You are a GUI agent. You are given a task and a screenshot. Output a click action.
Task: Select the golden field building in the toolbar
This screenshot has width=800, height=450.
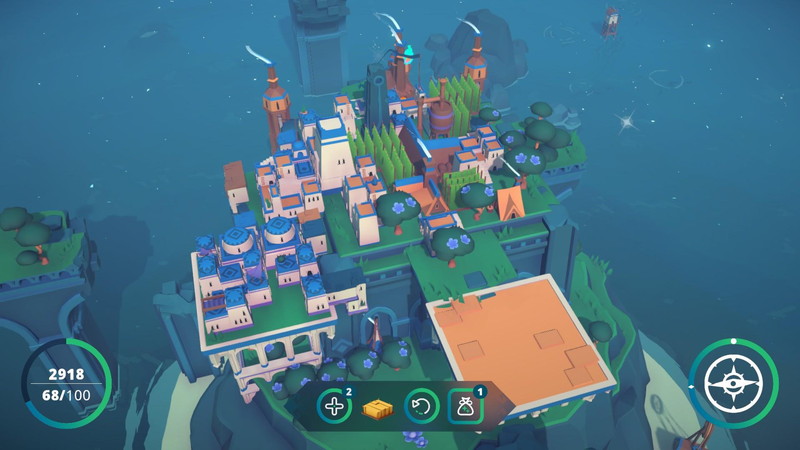(376, 408)
